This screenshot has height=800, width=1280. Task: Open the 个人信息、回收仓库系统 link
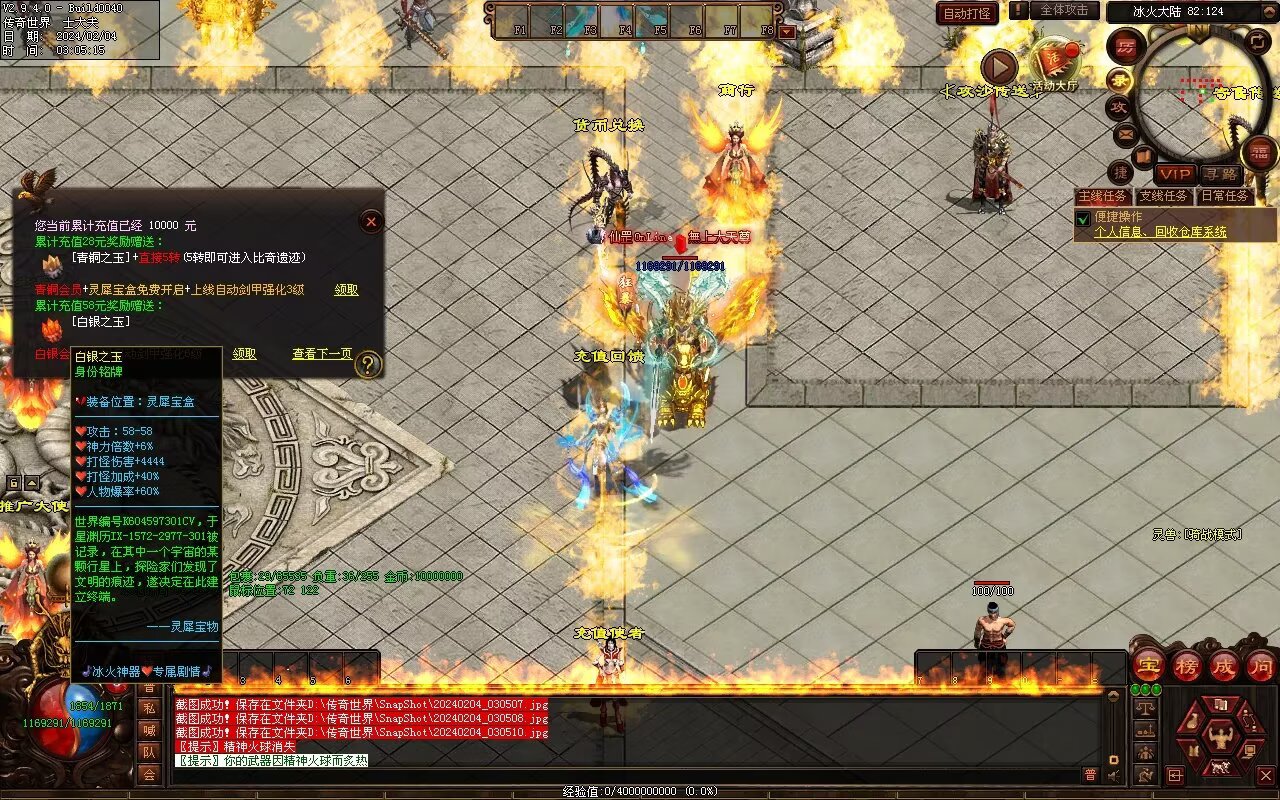point(1160,232)
